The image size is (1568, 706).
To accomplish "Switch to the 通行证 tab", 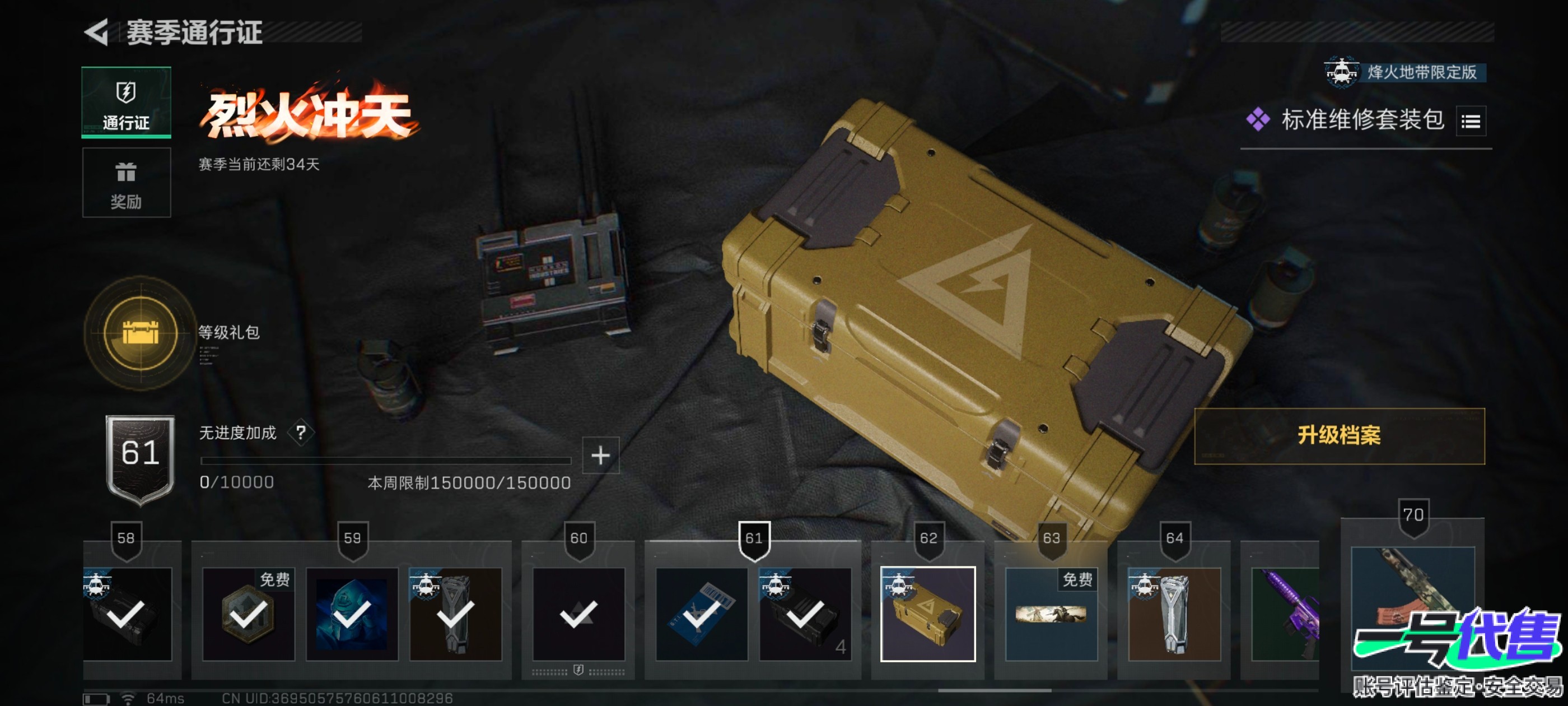I will [126, 103].
